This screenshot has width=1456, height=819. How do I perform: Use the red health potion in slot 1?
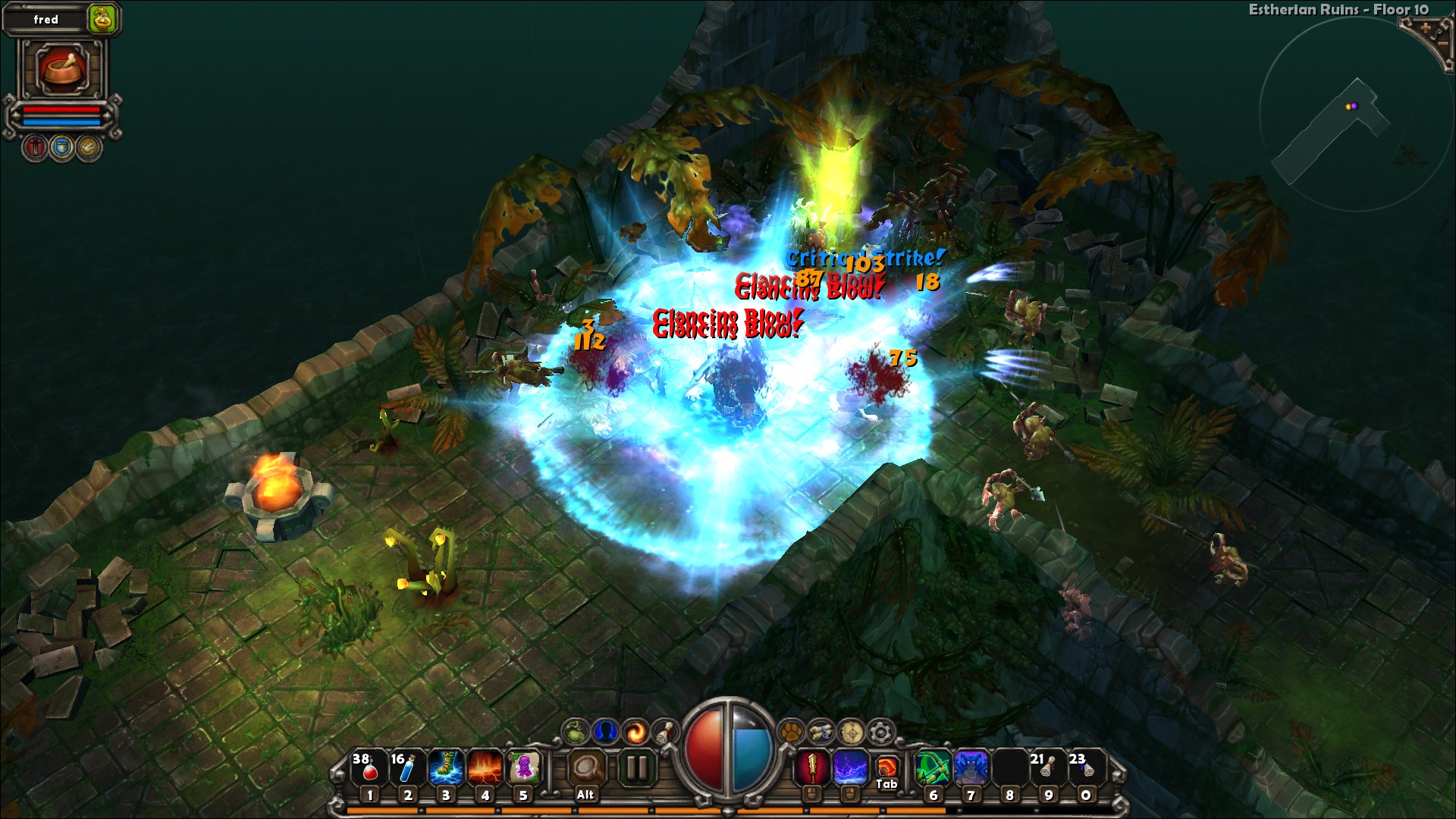tap(368, 767)
